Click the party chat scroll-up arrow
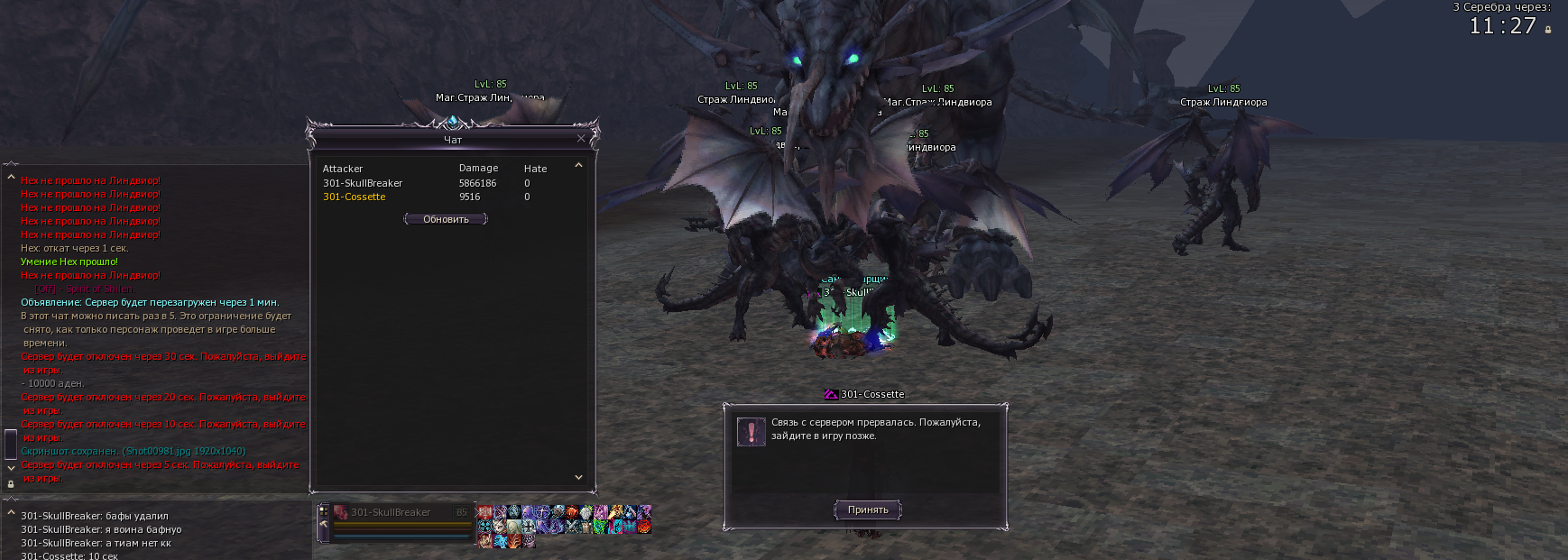The image size is (1568, 560). point(11,513)
